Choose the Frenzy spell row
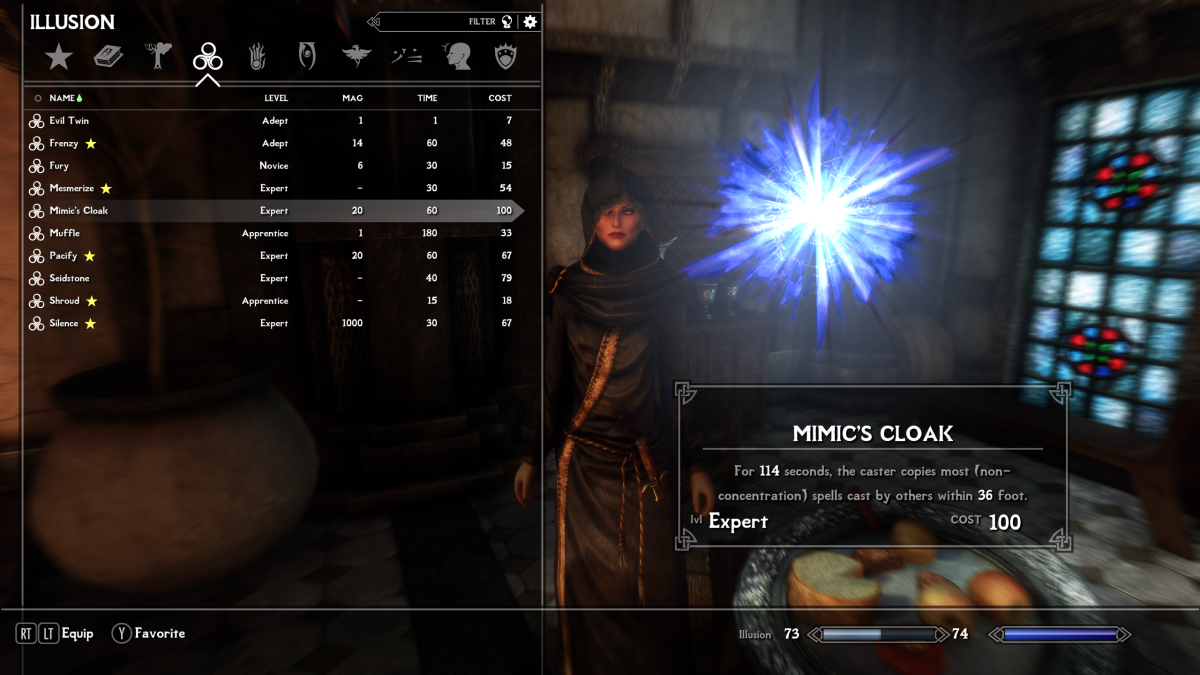The image size is (1200, 675). click(64, 144)
